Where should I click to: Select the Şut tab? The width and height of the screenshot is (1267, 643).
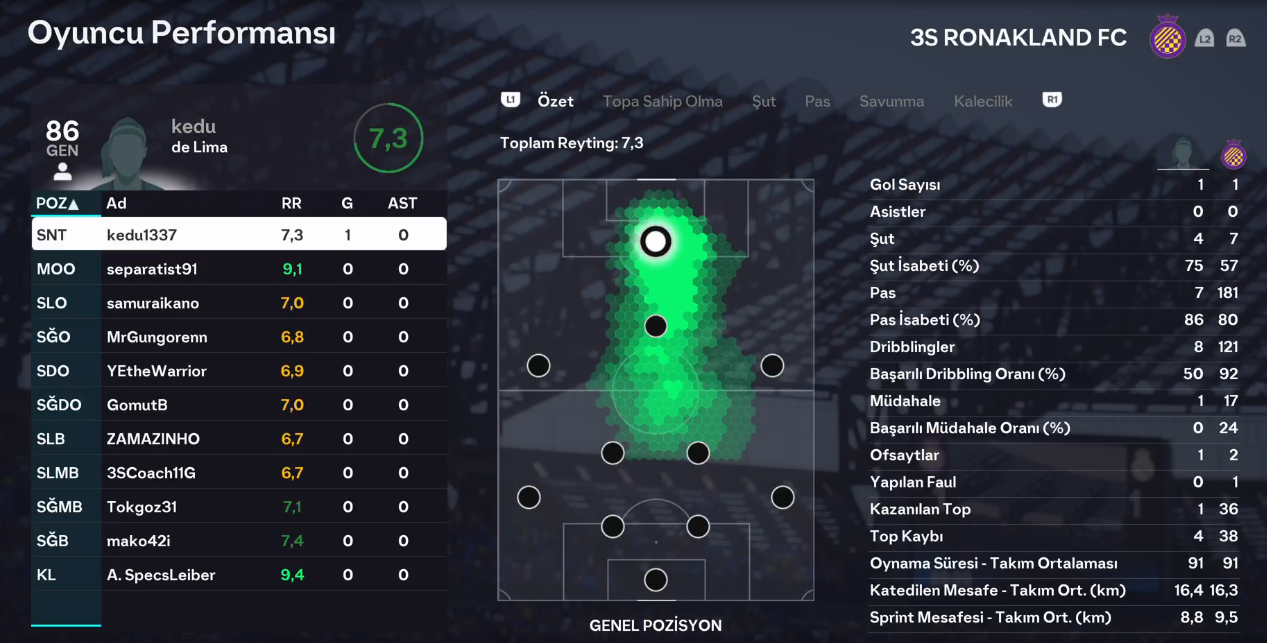(764, 101)
